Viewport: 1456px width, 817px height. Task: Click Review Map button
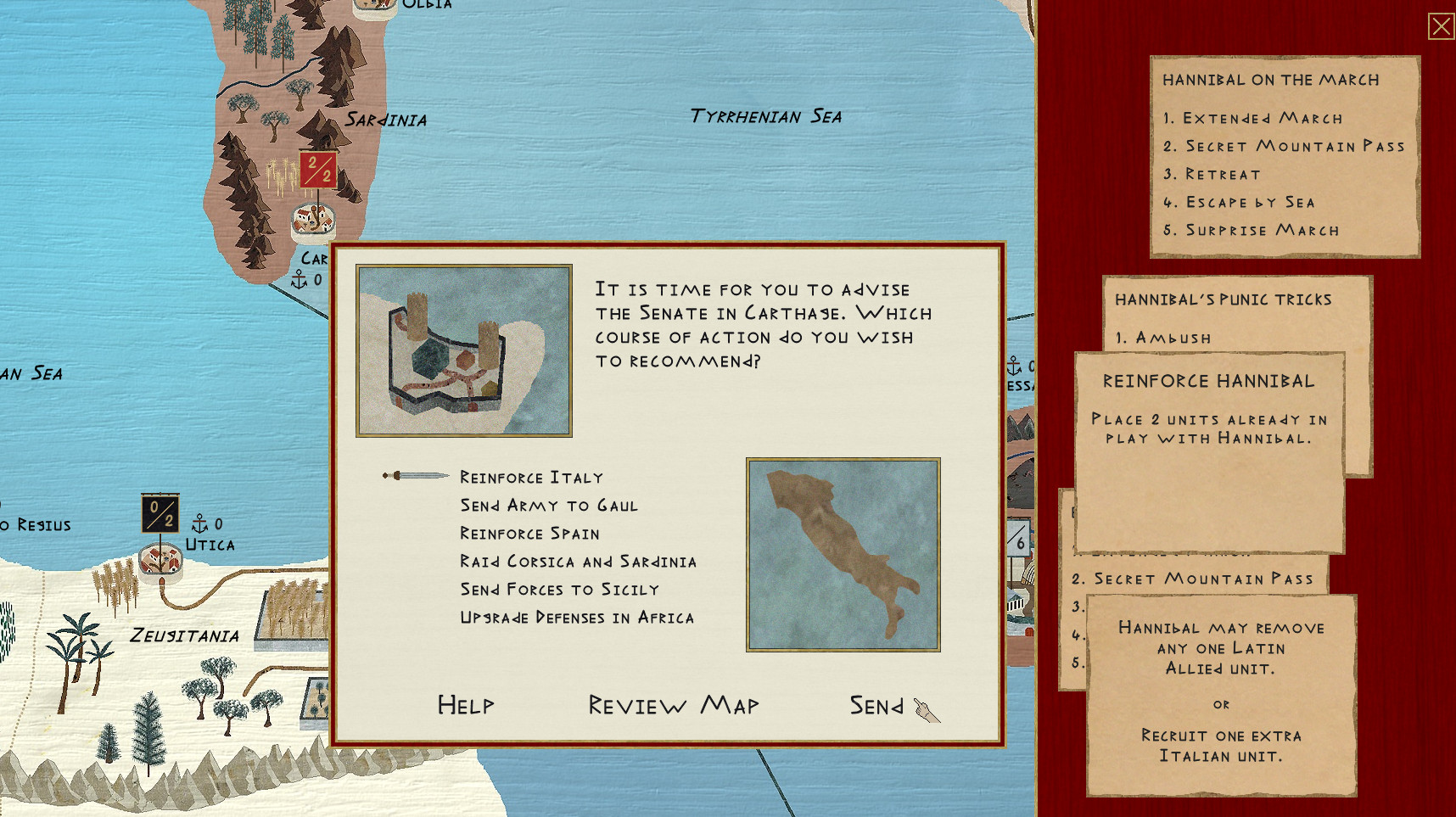674,705
